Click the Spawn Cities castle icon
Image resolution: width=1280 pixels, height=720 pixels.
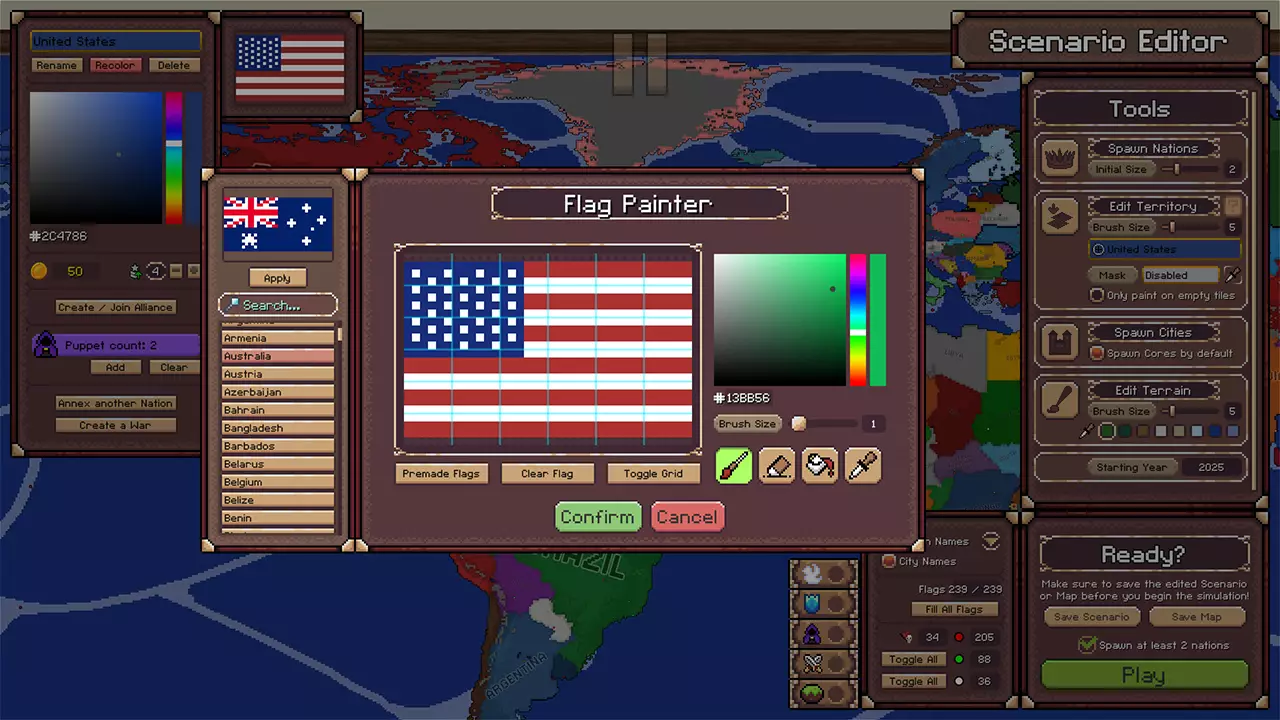(1060, 341)
